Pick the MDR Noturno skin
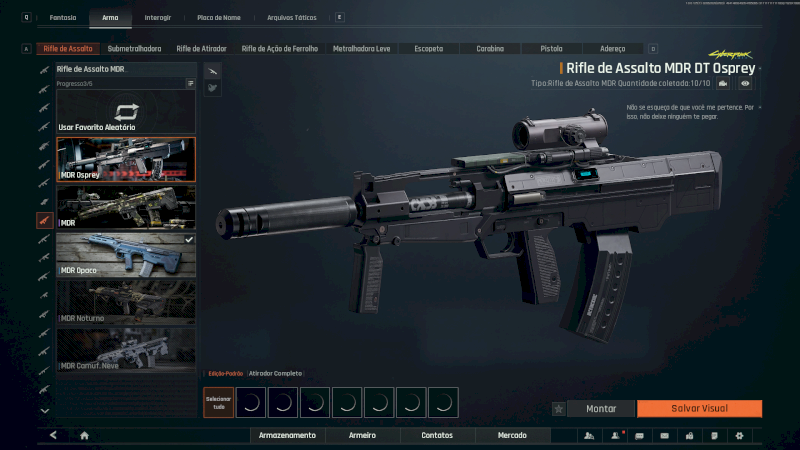 [126, 302]
